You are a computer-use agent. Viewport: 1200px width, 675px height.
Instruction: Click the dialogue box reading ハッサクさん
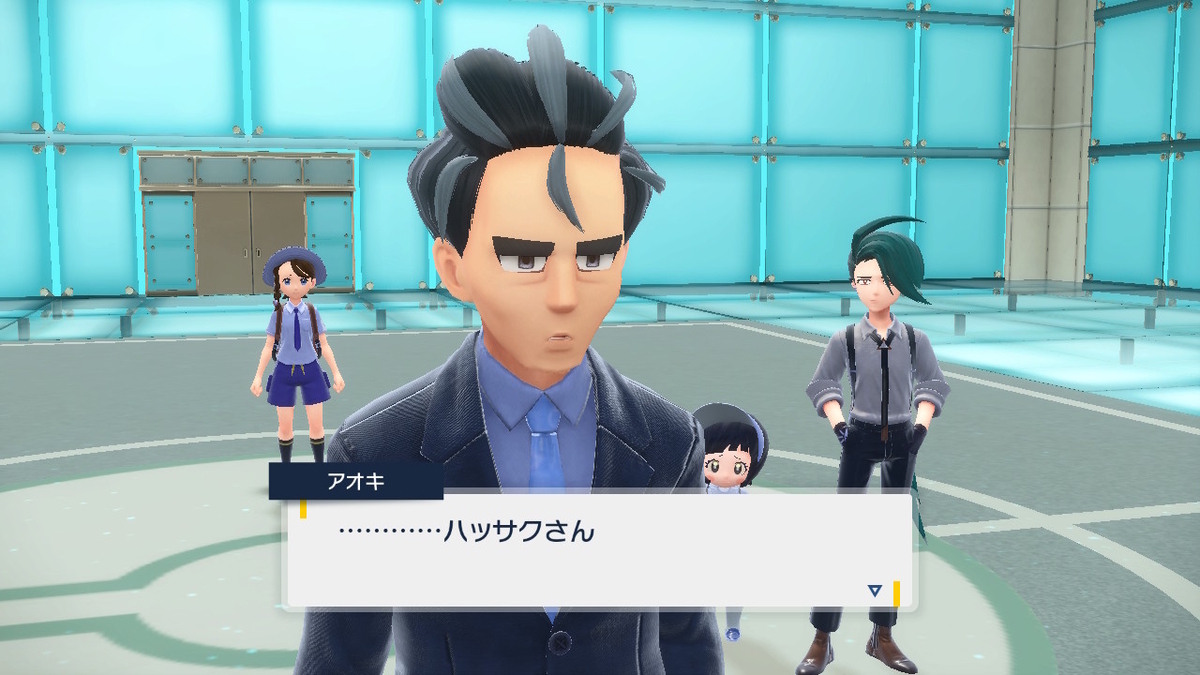click(x=598, y=548)
